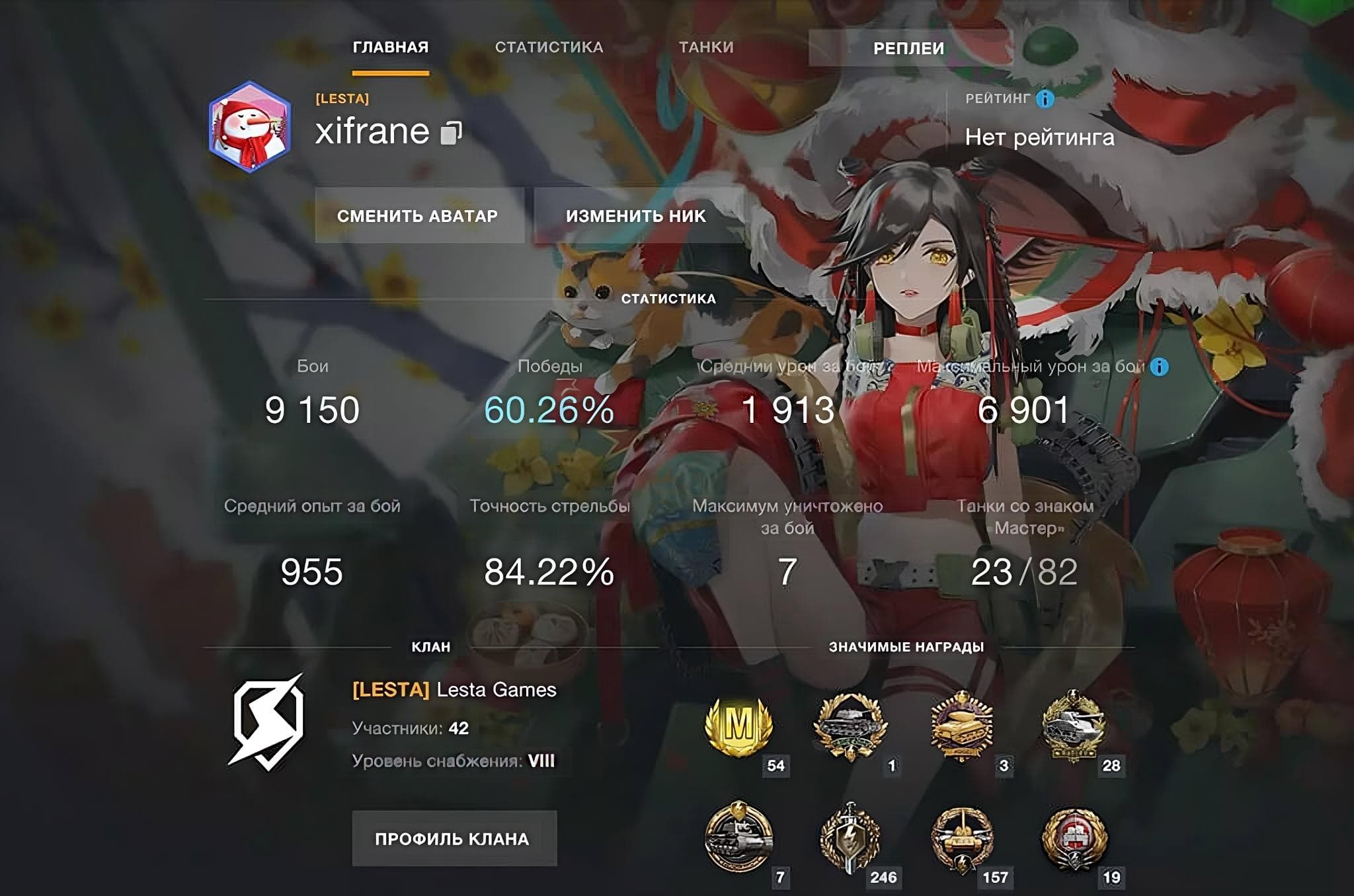Copy the xifrane nickname with copy icon
Viewport: 1354px width, 896px height.
point(452,132)
